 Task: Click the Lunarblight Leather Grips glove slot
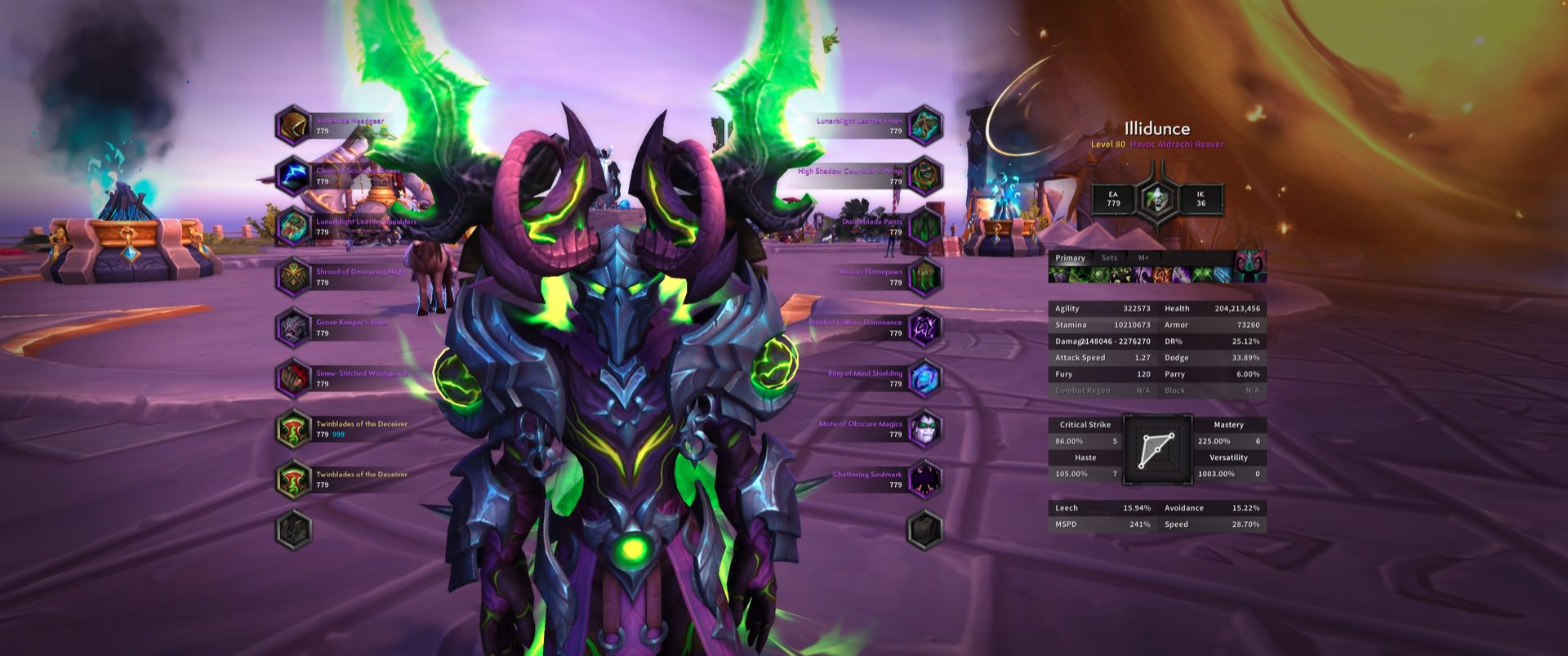click(925, 126)
